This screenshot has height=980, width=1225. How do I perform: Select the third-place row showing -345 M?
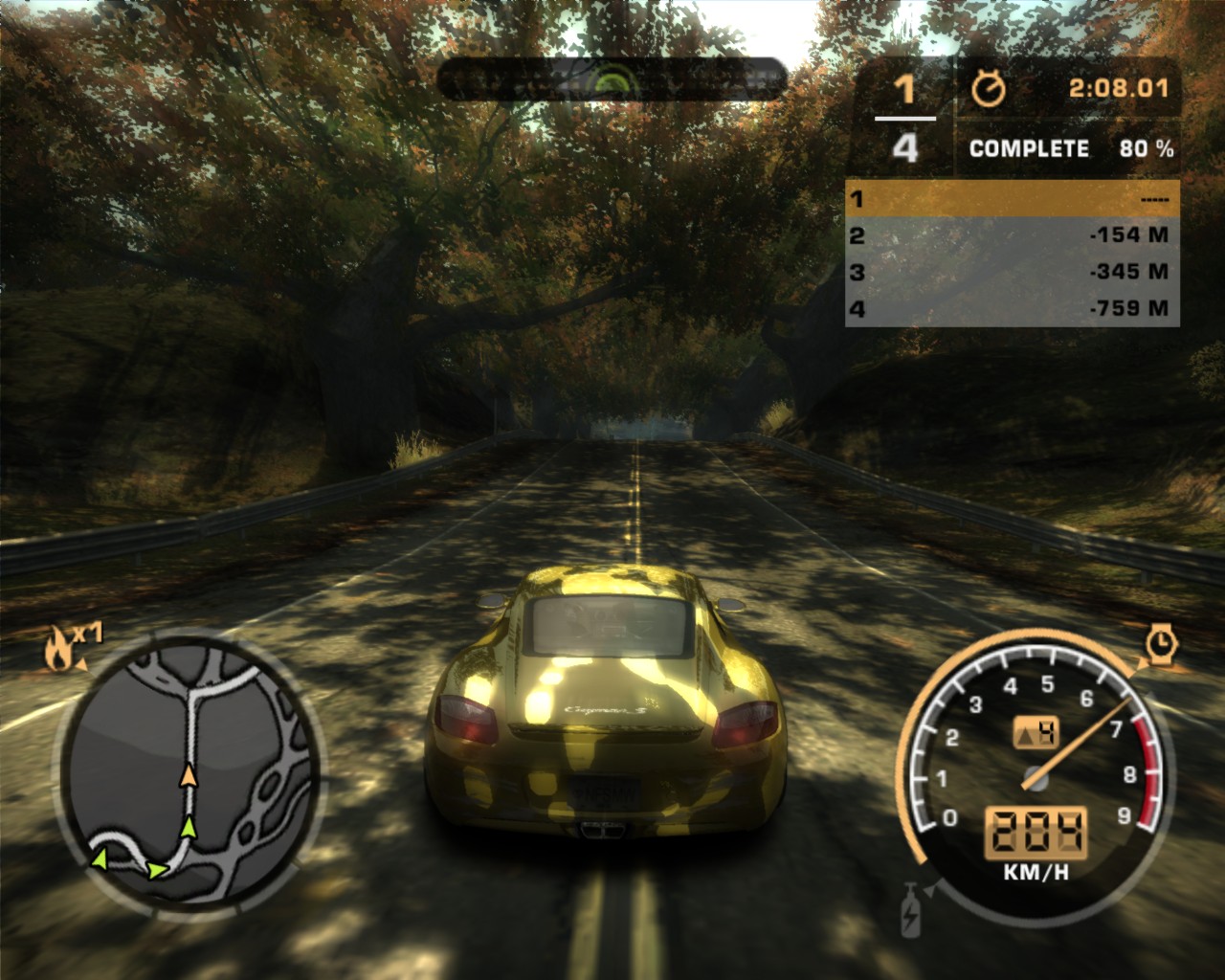[1013, 272]
